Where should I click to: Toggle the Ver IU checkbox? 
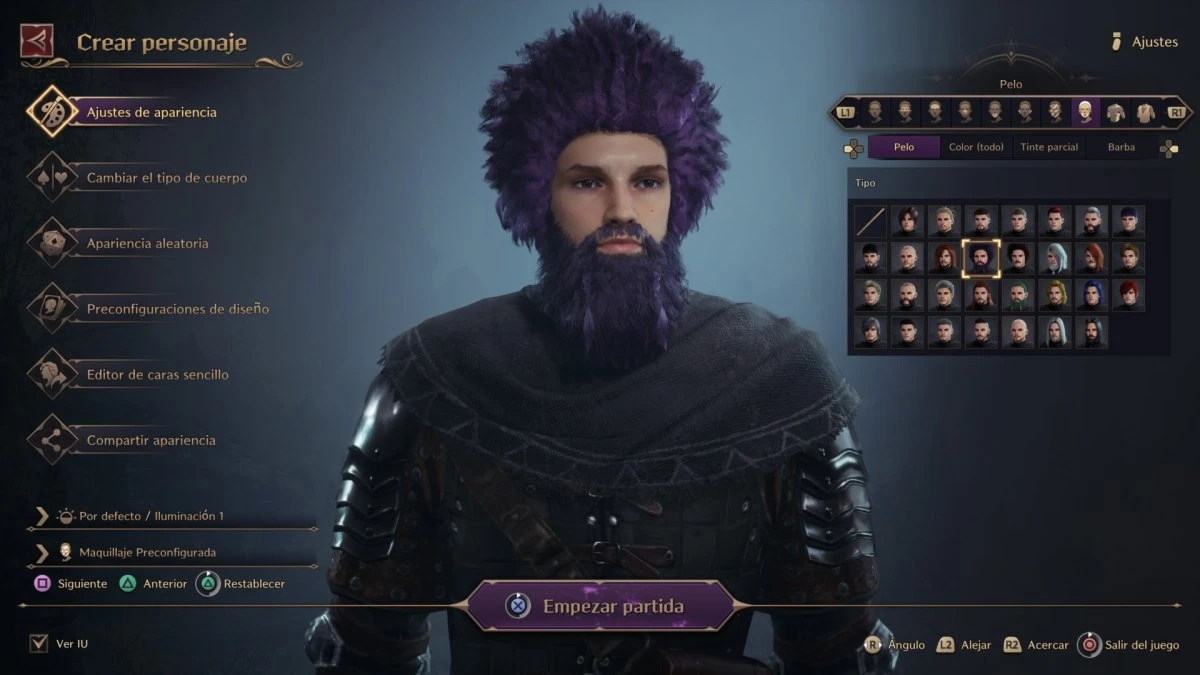tap(39, 643)
